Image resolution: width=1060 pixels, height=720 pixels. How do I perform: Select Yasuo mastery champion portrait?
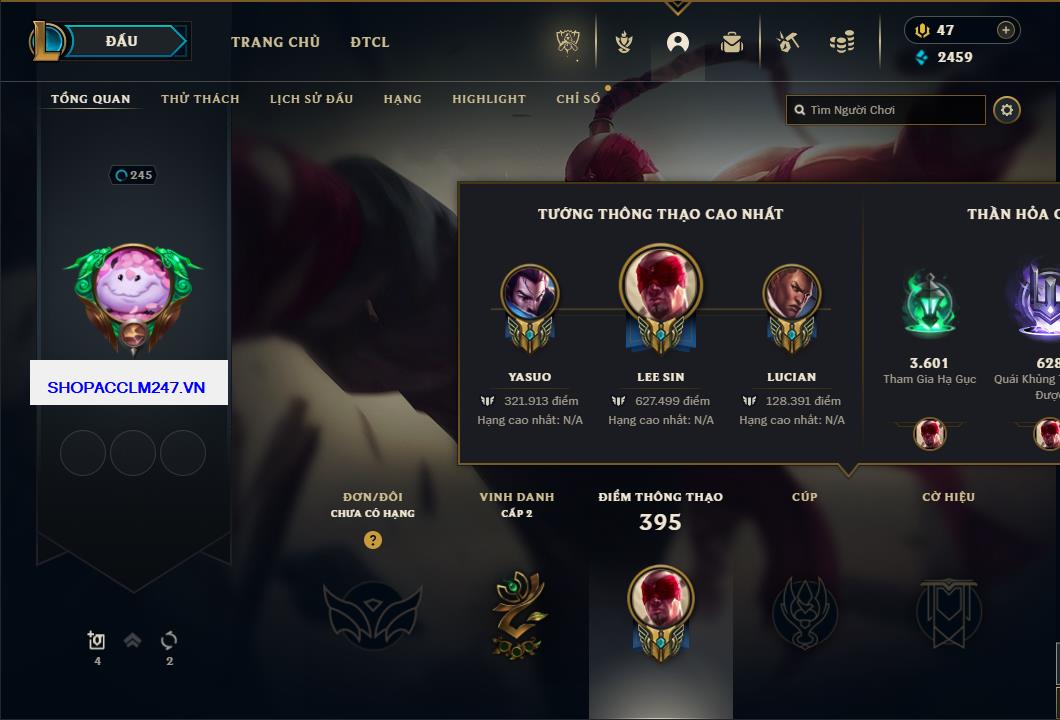529,293
